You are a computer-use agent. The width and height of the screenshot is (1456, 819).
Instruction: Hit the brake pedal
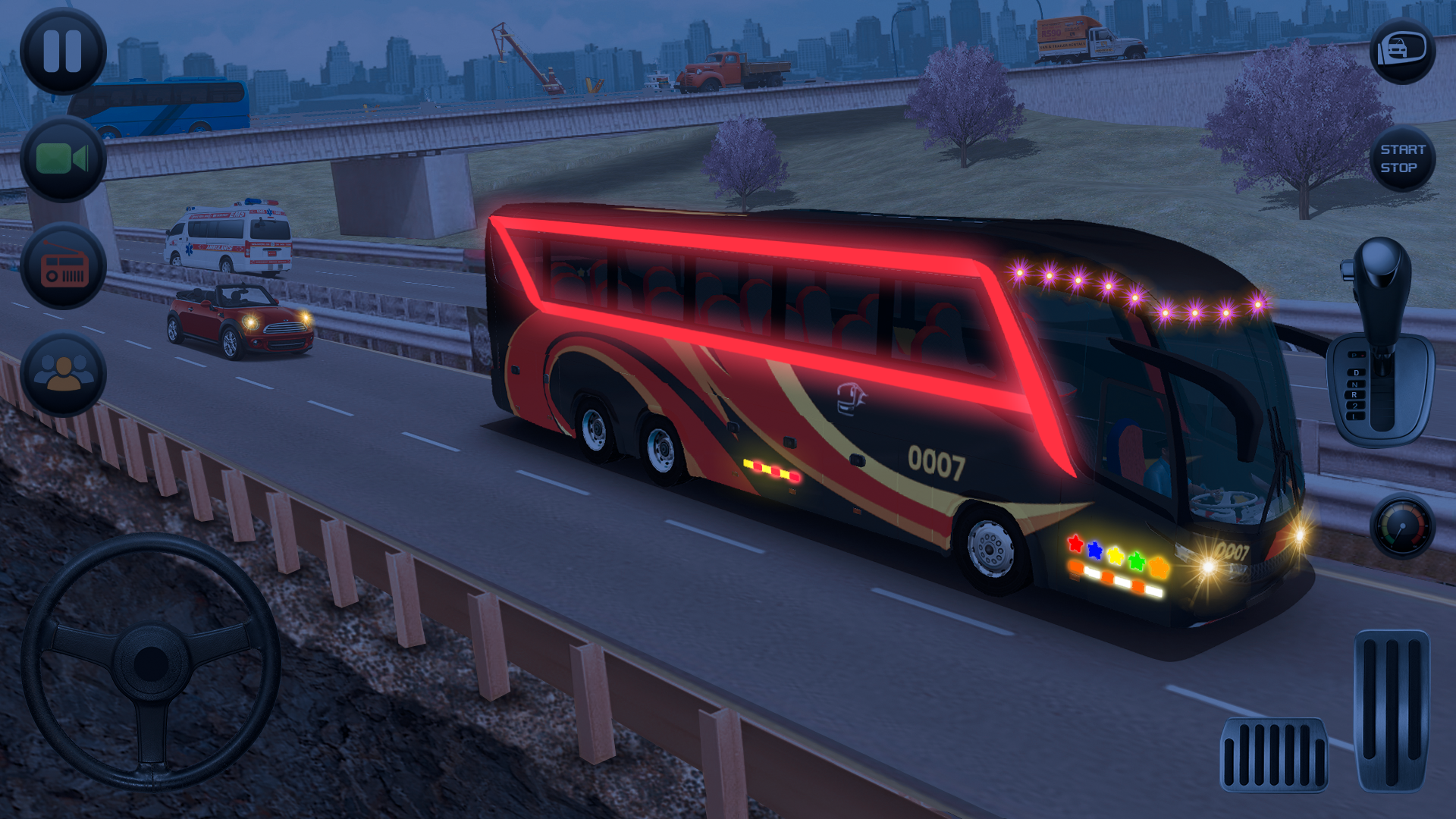click(1273, 754)
